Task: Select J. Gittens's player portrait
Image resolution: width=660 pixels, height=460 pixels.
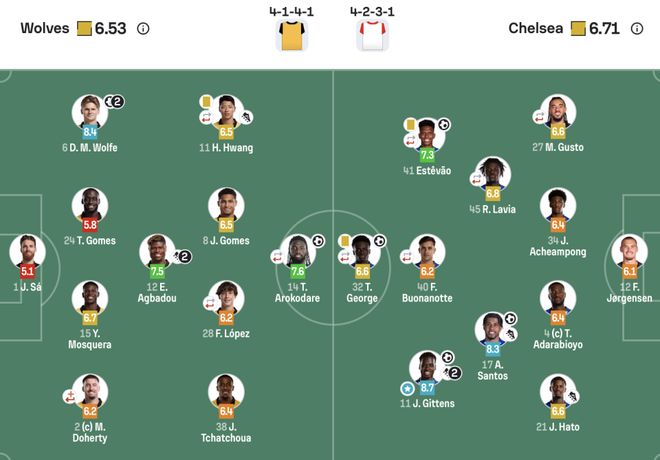Action: (427, 367)
